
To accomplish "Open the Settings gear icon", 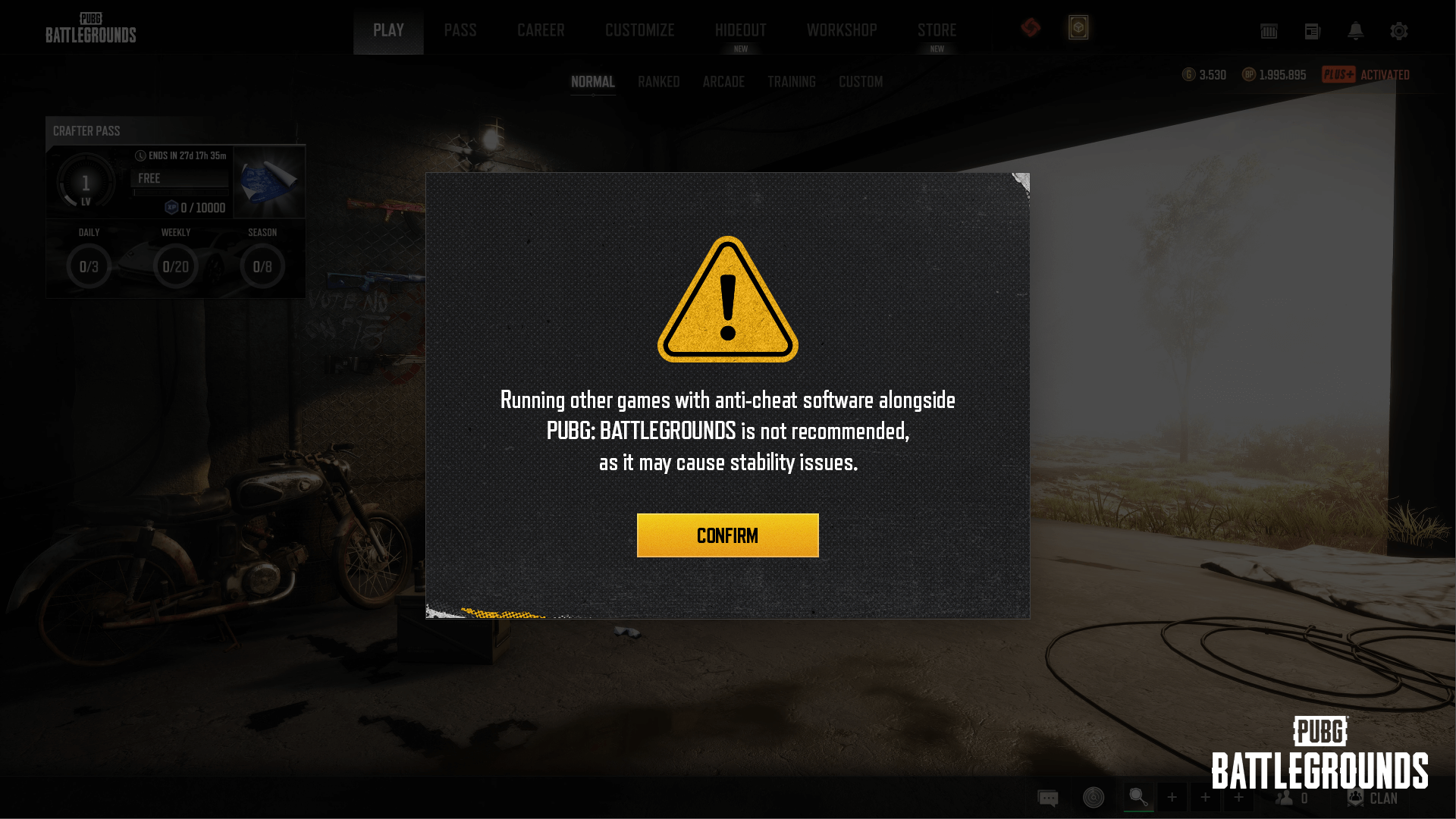I will (1399, 31).
